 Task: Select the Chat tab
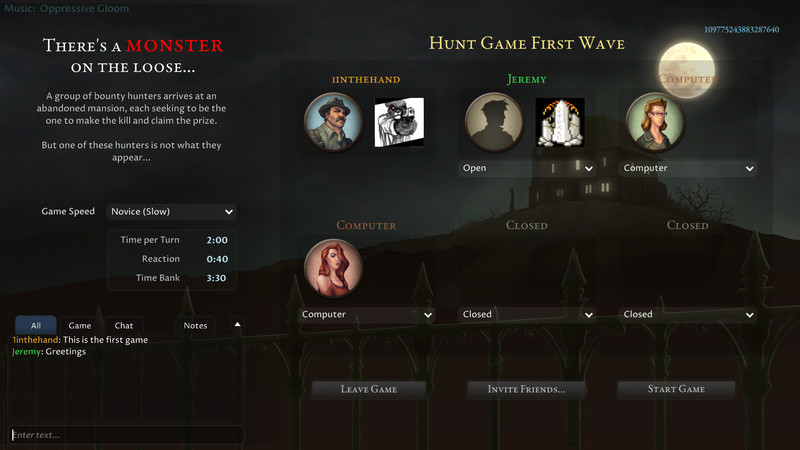coord(124,325)
